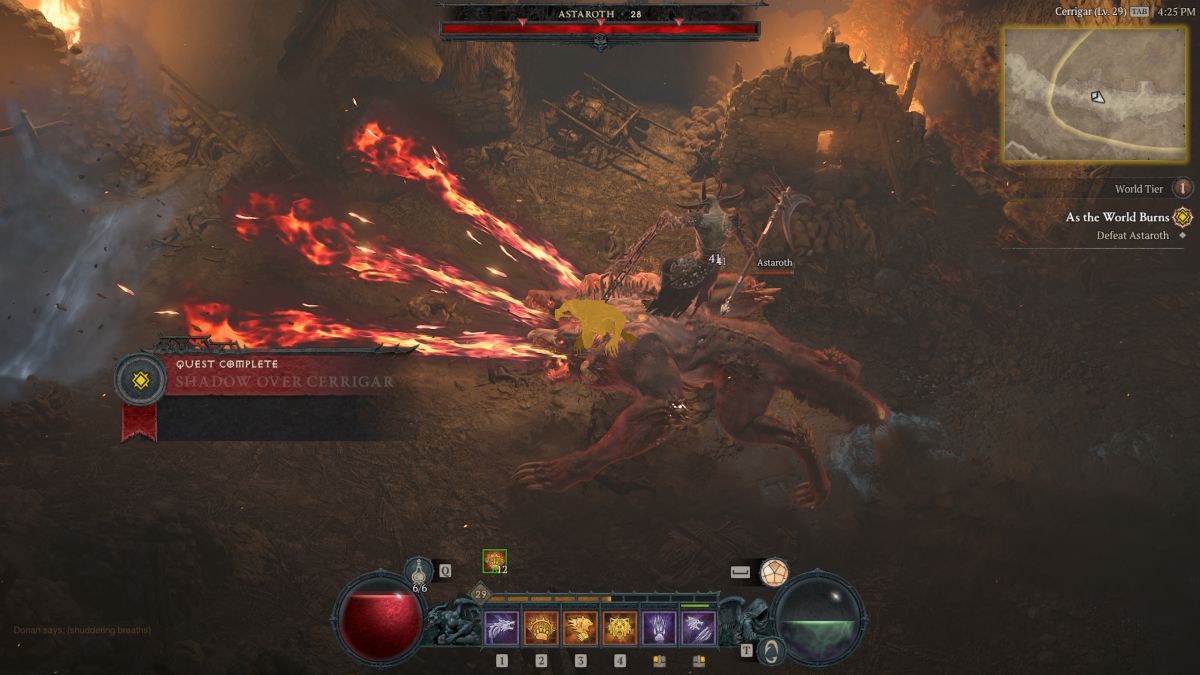Open the Cerrigar minimap
Screen dimensions: 1200x675
click(1094, 94)
